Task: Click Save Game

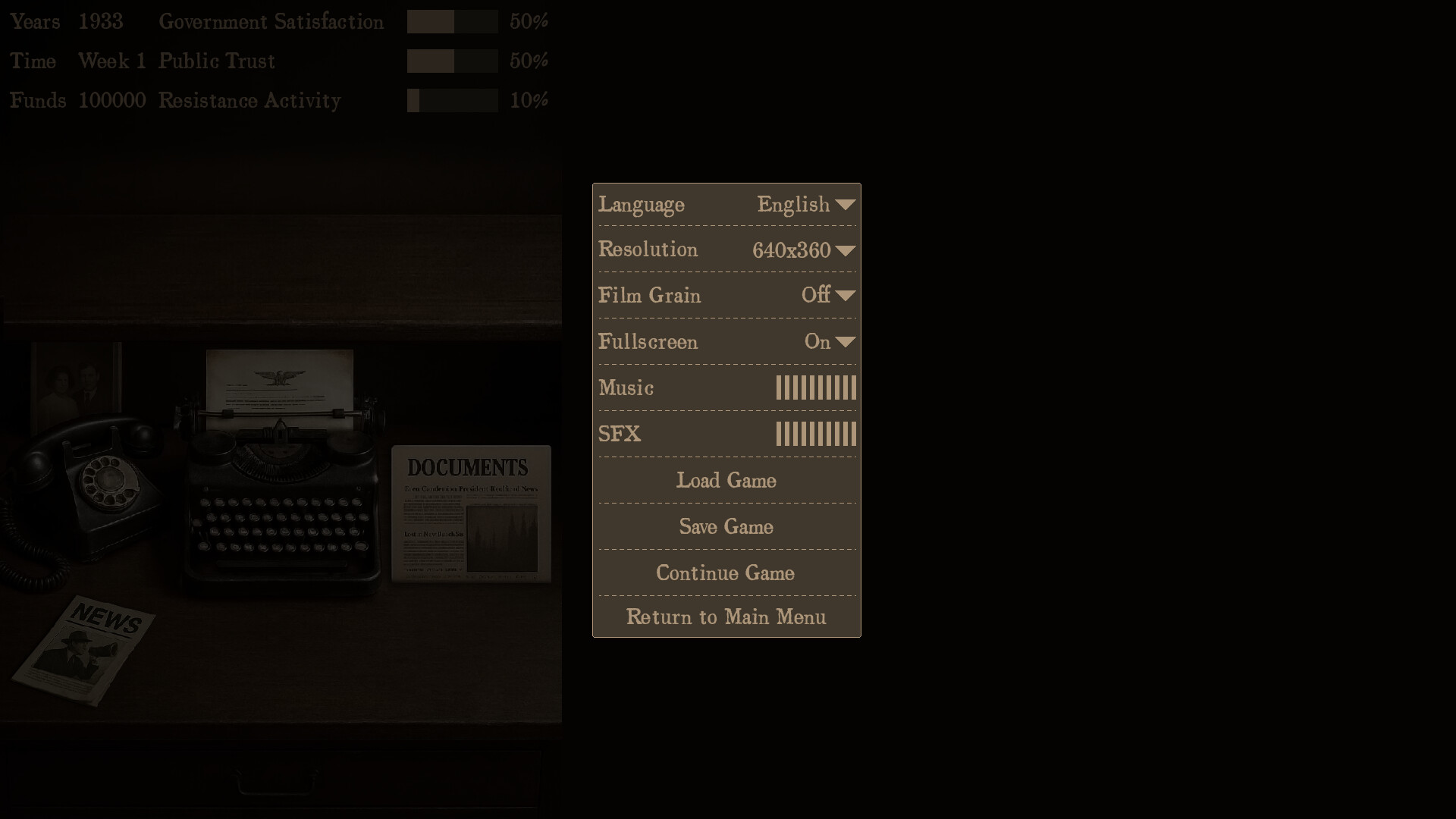Action: (726, 526)
